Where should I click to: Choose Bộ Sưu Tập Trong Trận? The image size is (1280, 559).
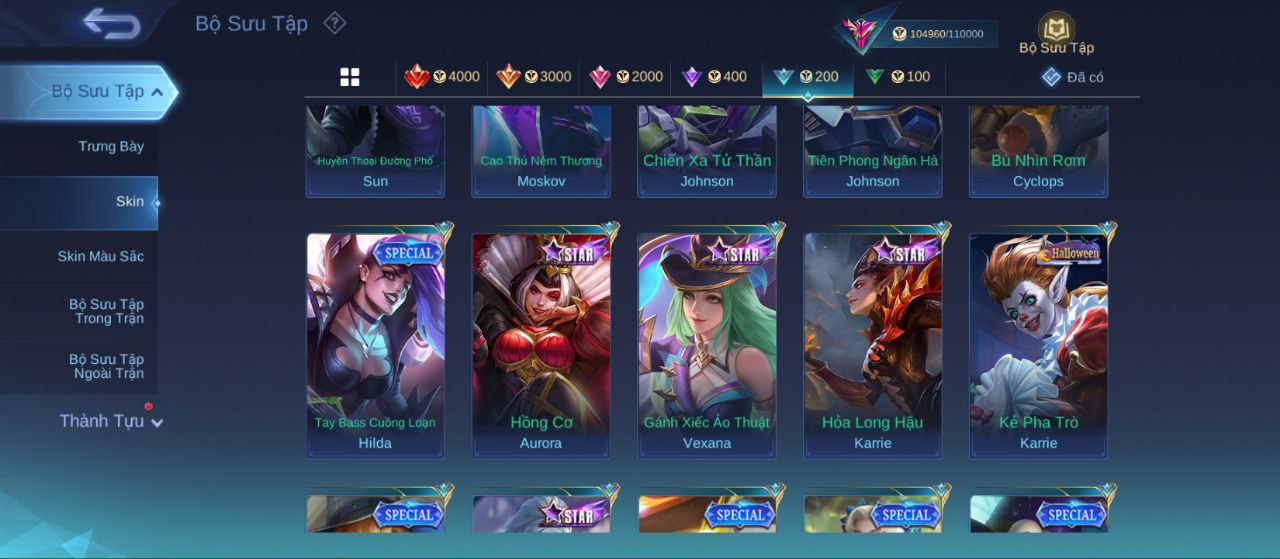pyautogui.click(x=106, y=312)
